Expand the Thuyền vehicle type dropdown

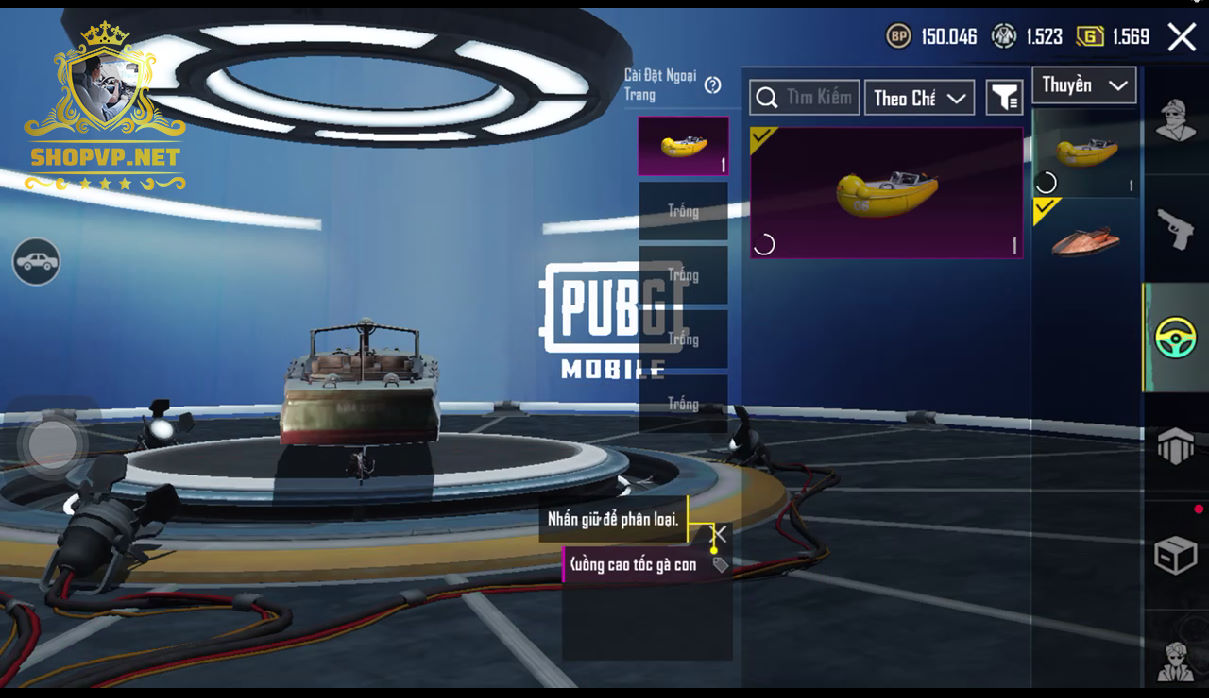[x=1084, y=85]
